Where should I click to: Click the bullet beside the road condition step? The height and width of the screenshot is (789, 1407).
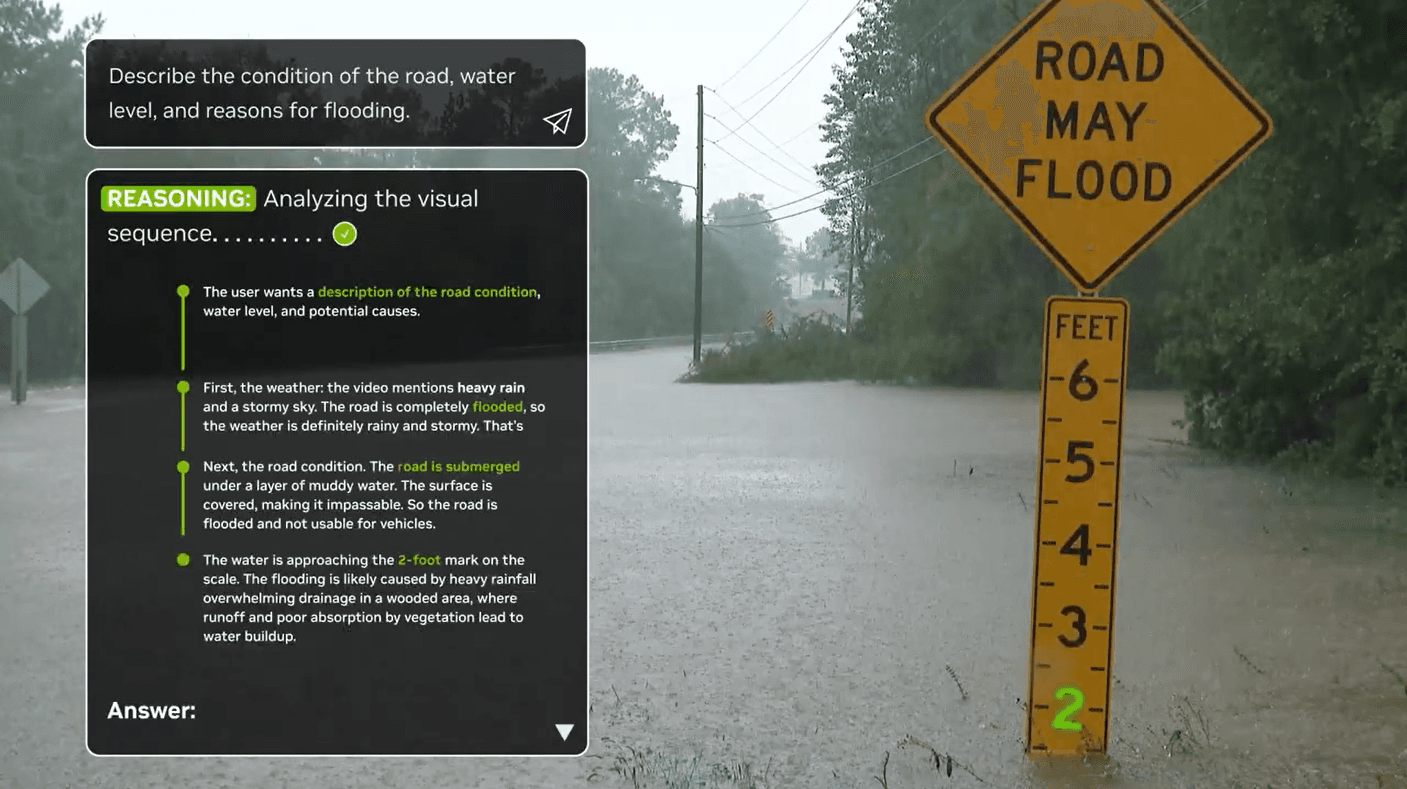click(183, 466)
